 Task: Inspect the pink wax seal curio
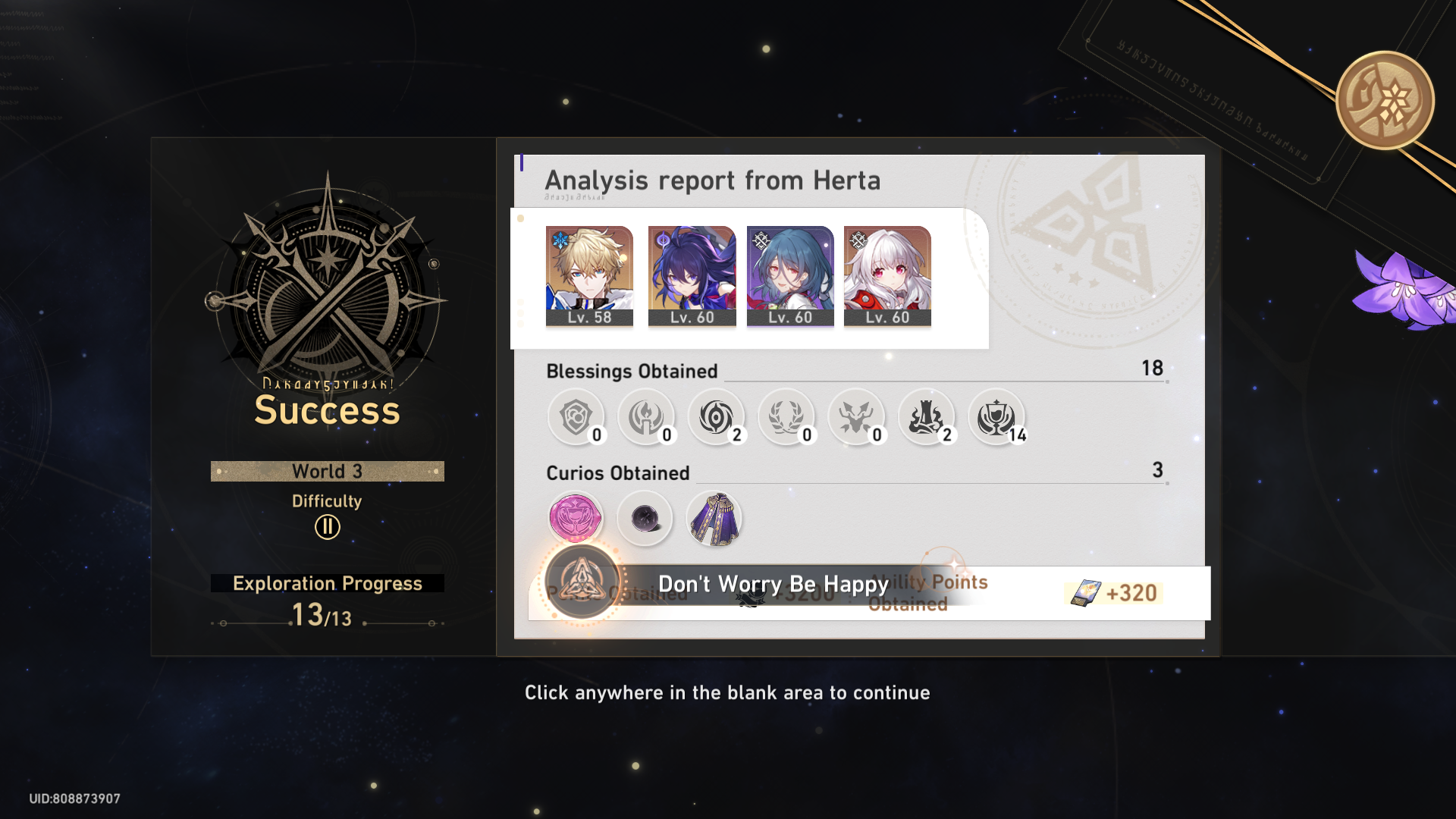point(575,517)
